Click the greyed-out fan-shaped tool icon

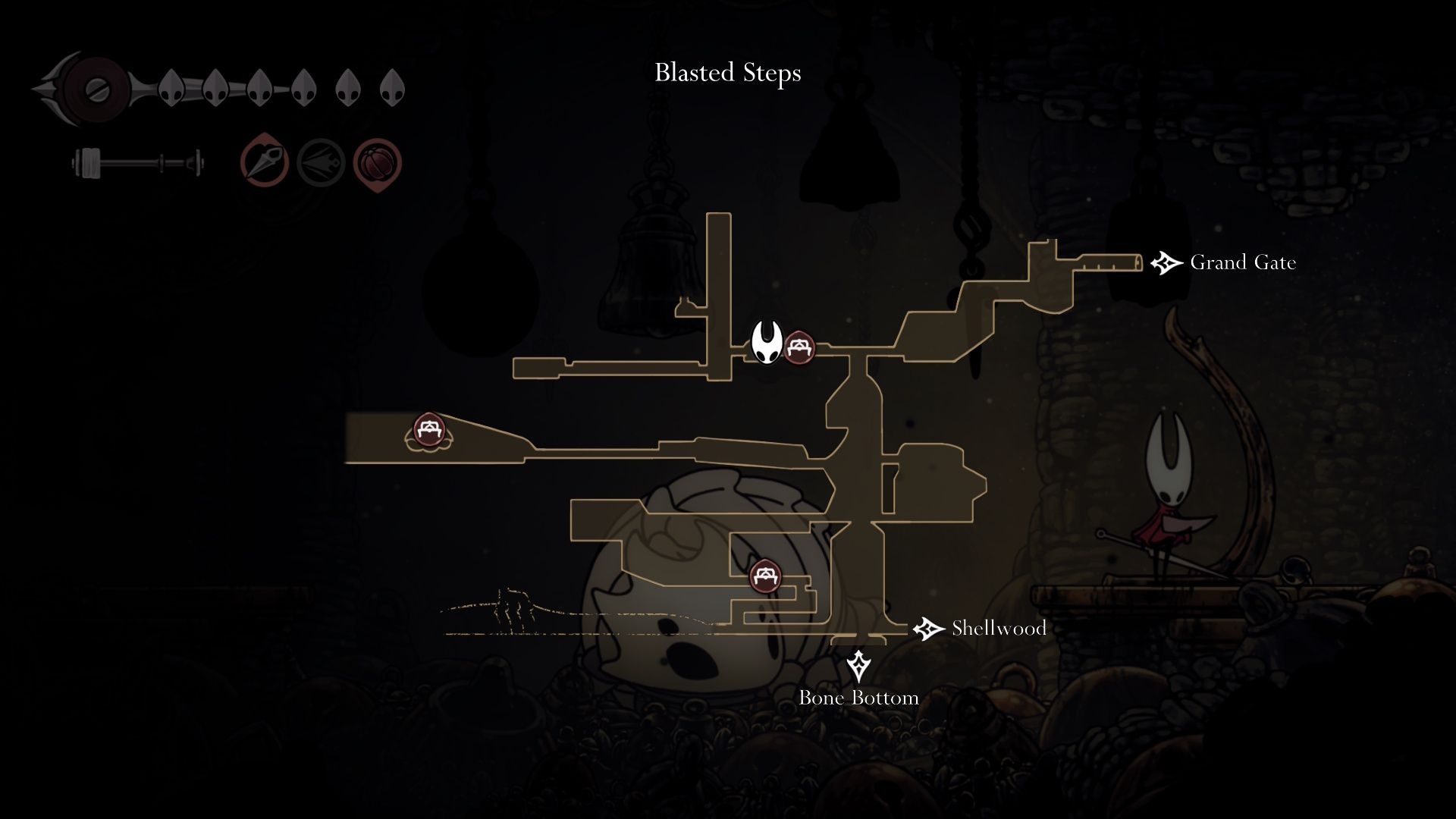click(321, 163)
